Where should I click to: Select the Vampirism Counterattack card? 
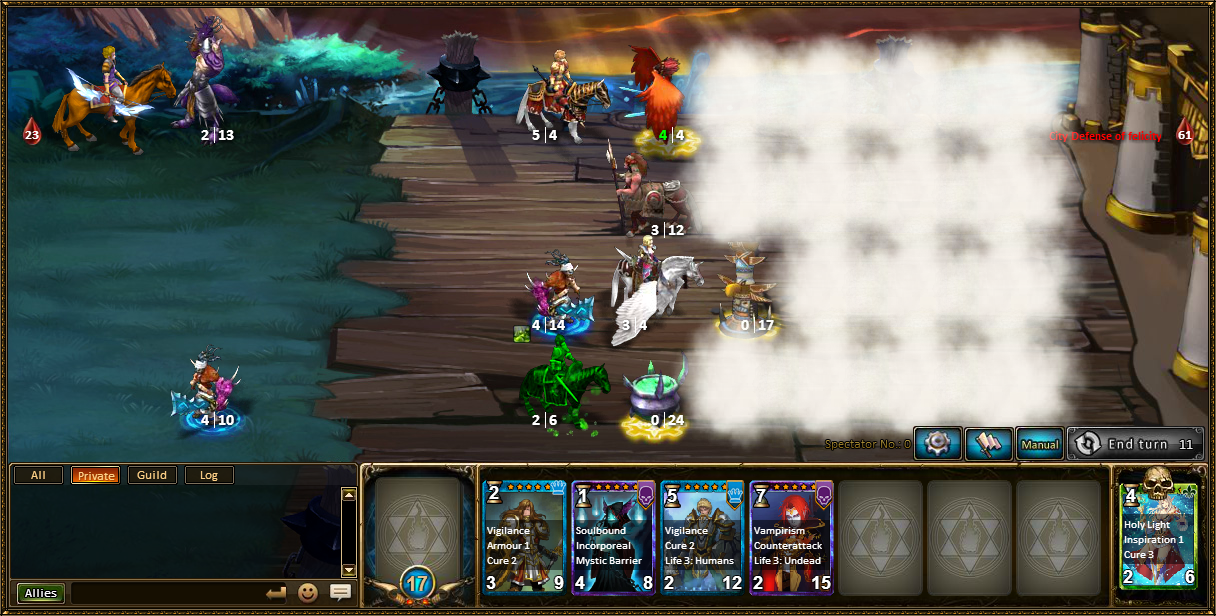tap(792, 537)
